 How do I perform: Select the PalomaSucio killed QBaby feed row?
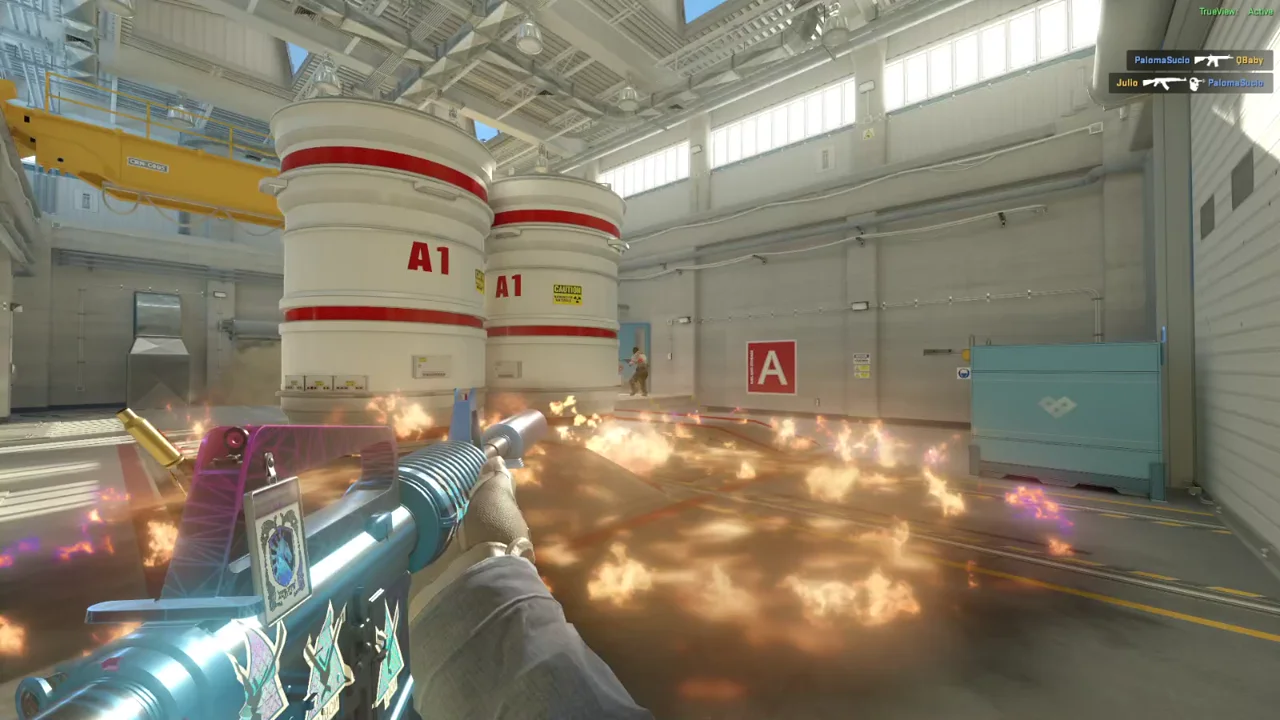coord(1198,60)
